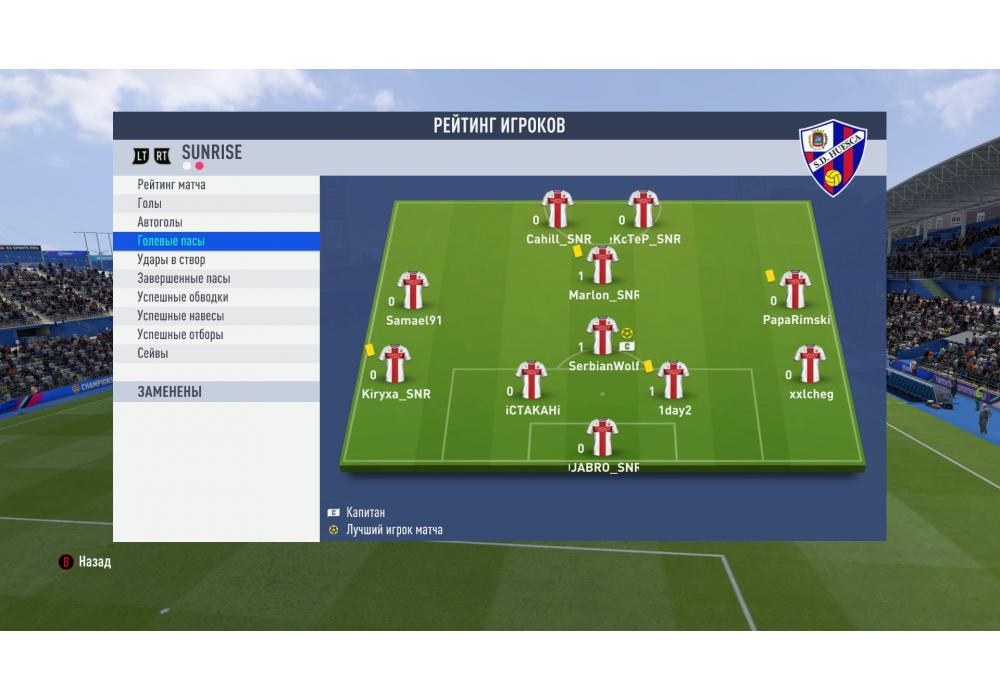Open the ЗАМЕНЕНЫ substitutes section
The height and width of the screenshot is (700, 1000).
(x=215, y=392)
